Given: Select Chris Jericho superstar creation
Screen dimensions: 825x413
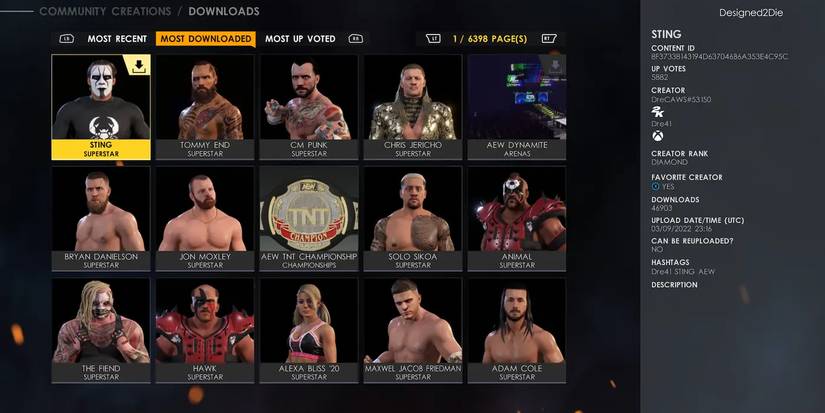Looking at the screenshot, I should 413,105.
